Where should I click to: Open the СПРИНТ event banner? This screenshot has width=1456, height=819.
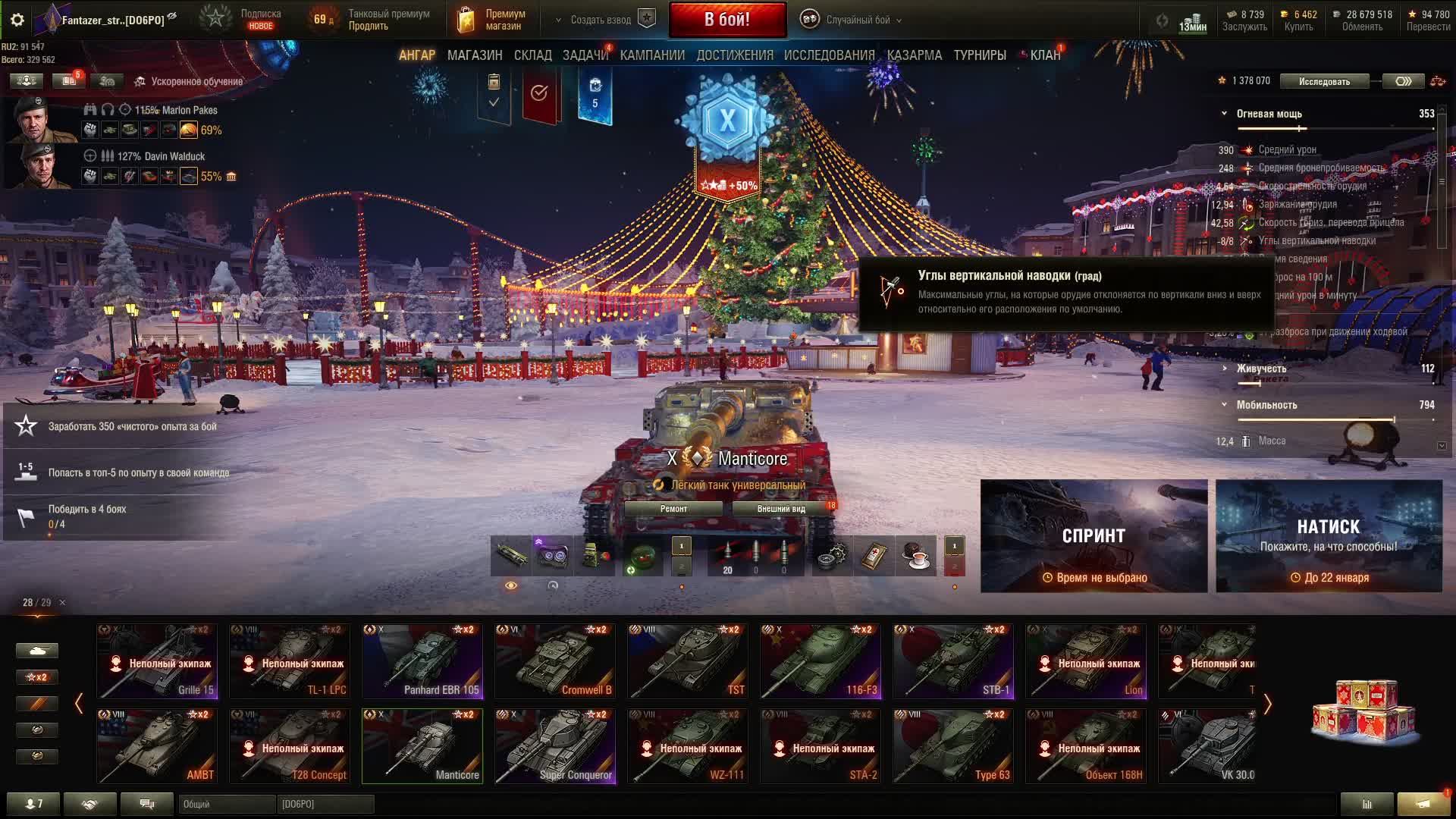pos(1094,535)
